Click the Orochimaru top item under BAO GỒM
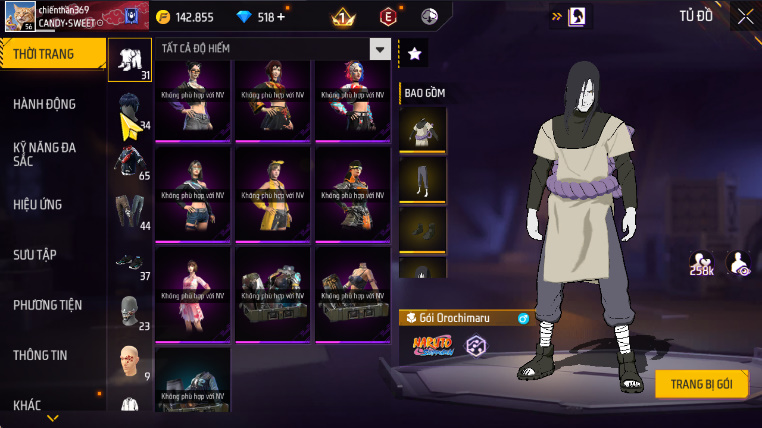This screenshot has height=428, width=762. (422, 129)
